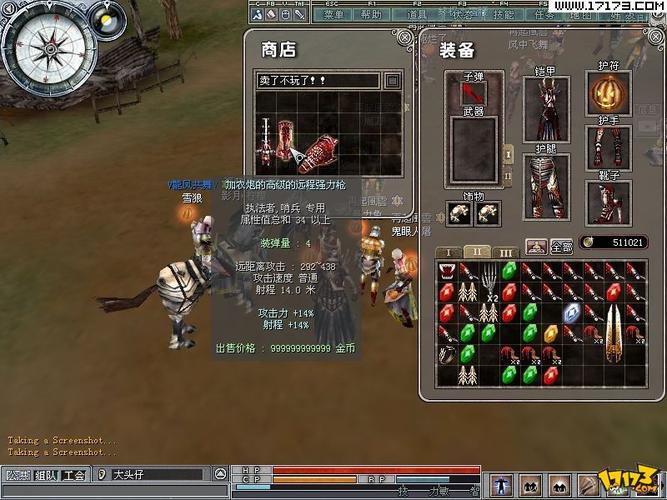Screen dimensions: 667x500
Task: Select the boots in the 靴子 slot
Action: coord(607,202)
